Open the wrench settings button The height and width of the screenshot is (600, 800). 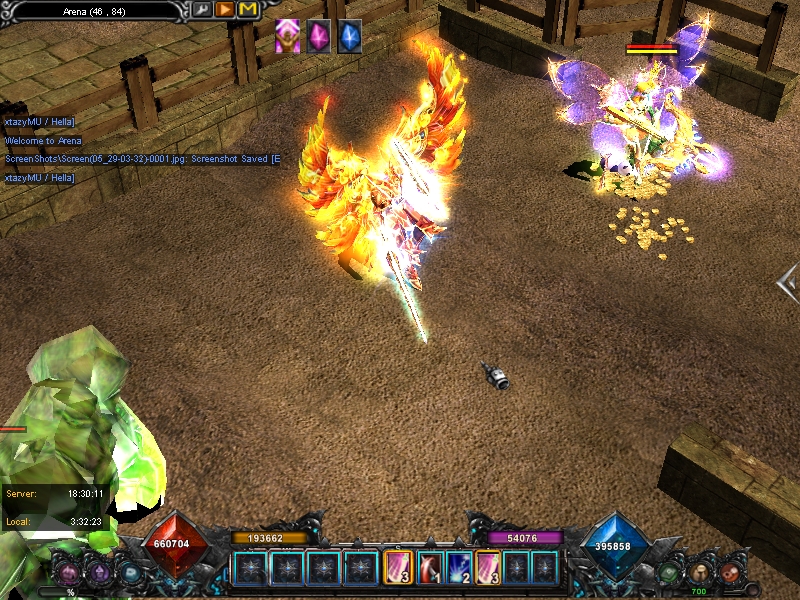pos(203,10)
